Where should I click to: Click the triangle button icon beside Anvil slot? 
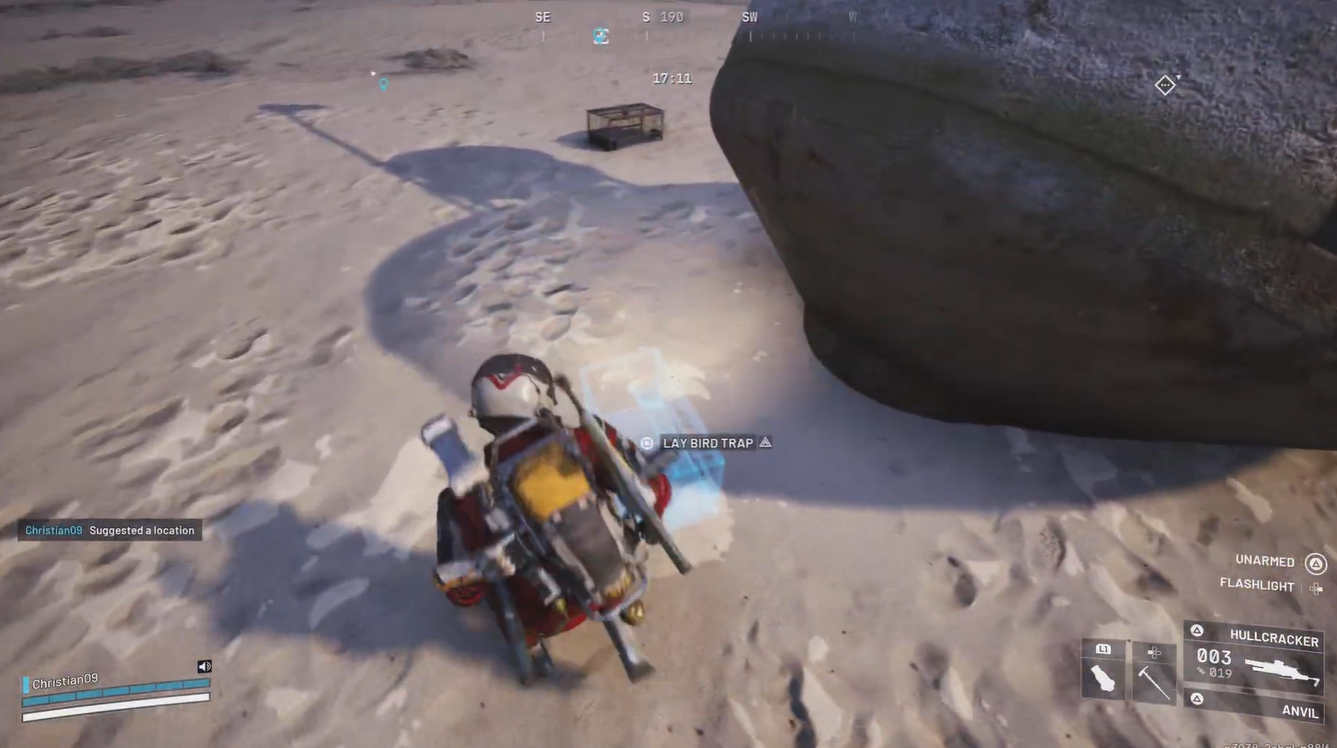tap(1198, 697)
